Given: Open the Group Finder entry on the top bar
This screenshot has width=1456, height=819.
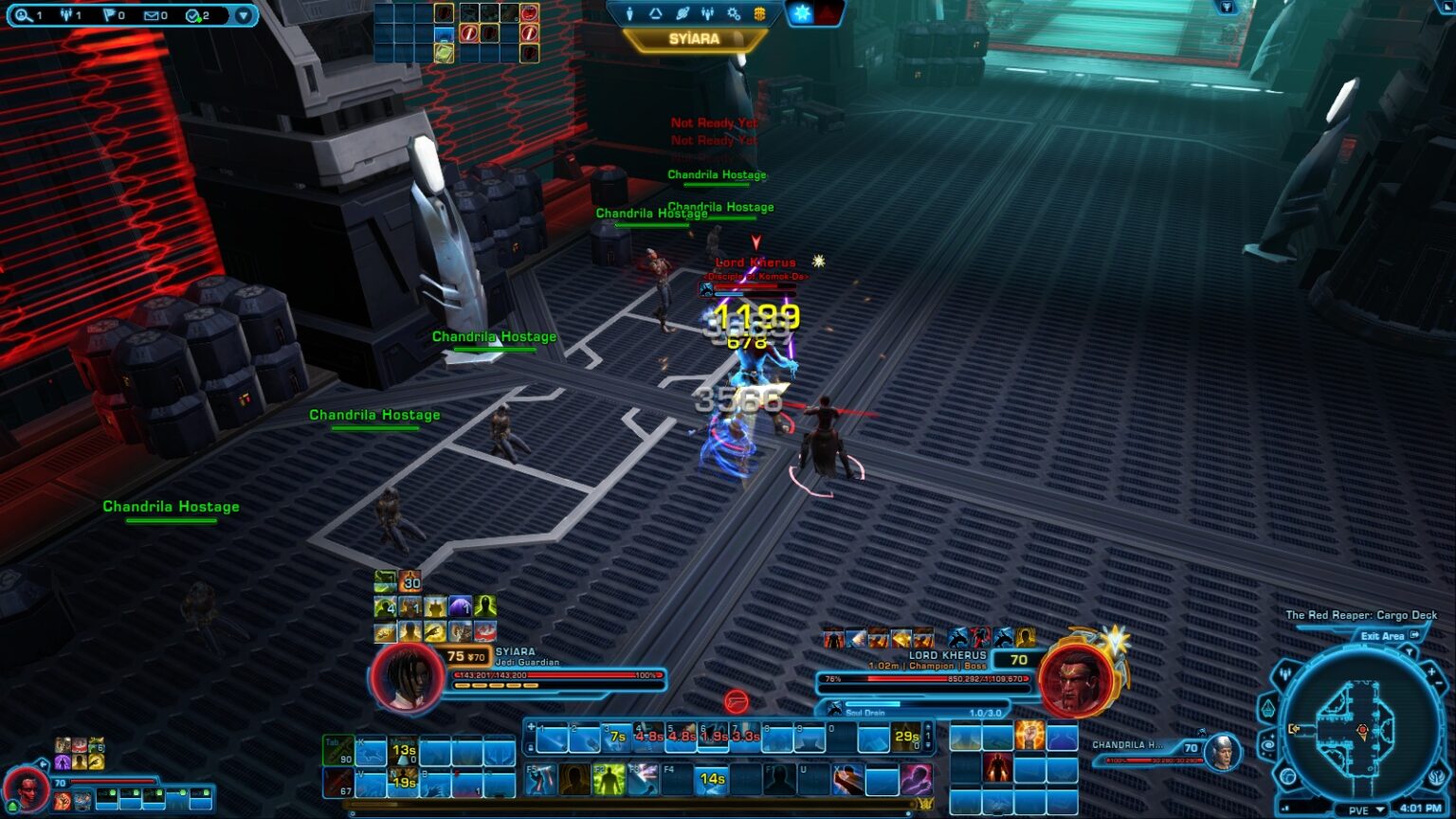Looking at the screenshot, I should [708, 13].
